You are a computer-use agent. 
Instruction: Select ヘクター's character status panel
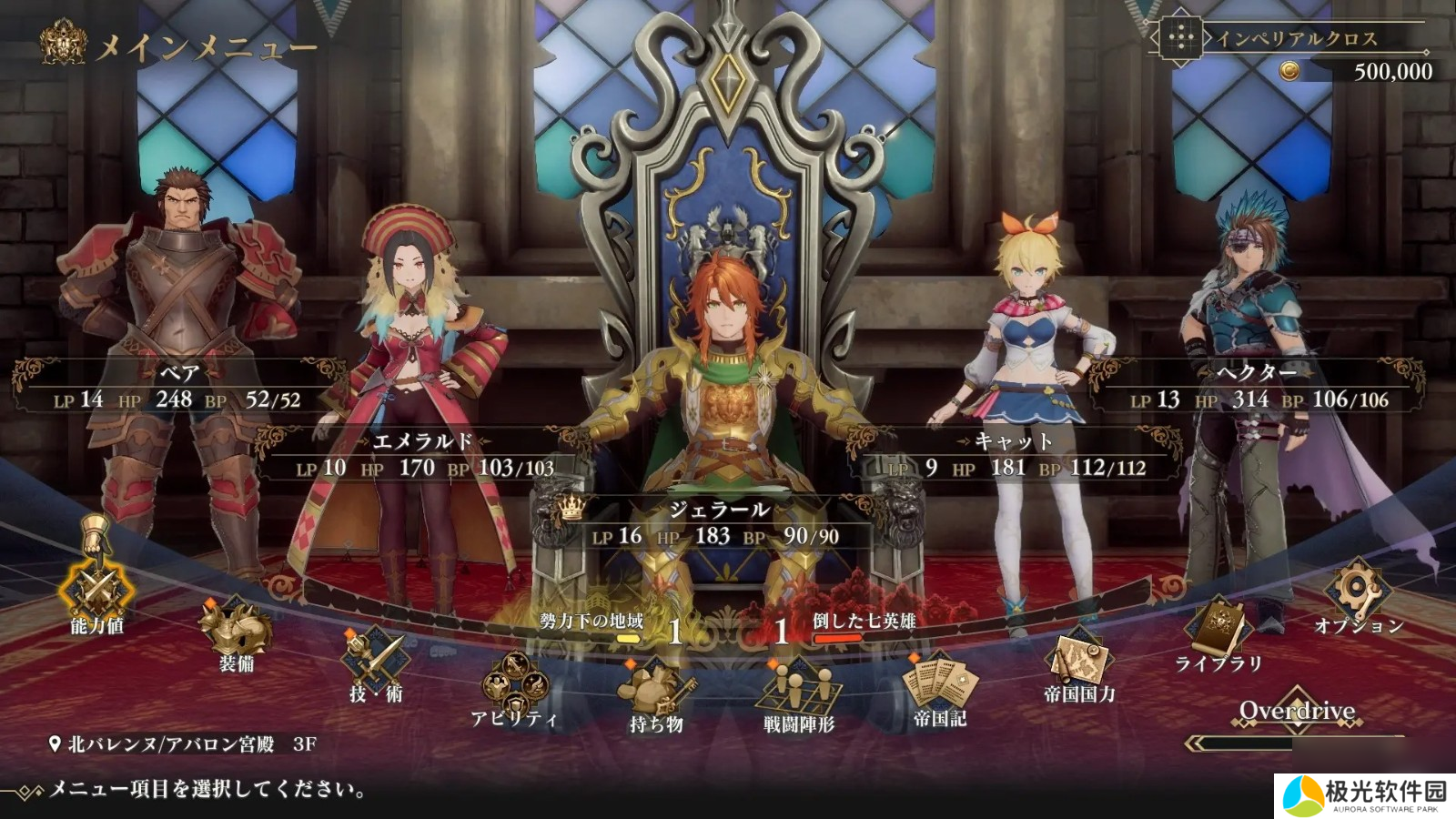[x=1258, y=387]
